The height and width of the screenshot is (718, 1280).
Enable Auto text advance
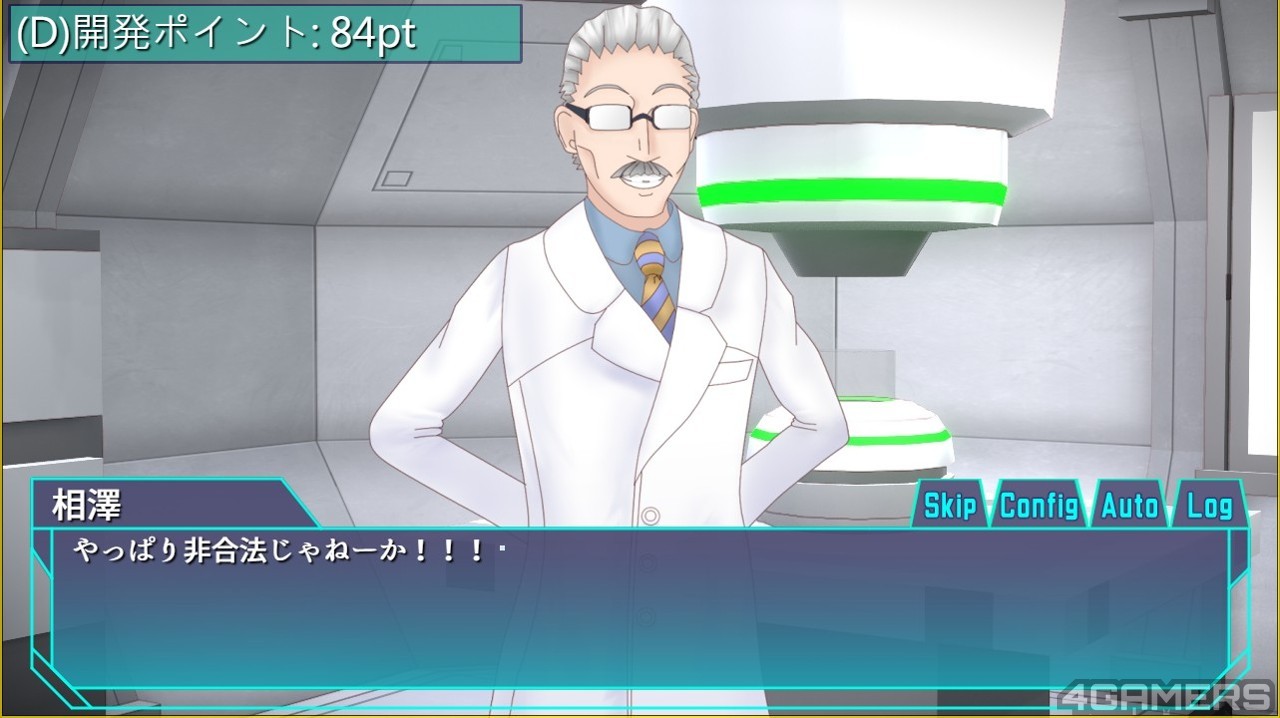[1129, 506]
